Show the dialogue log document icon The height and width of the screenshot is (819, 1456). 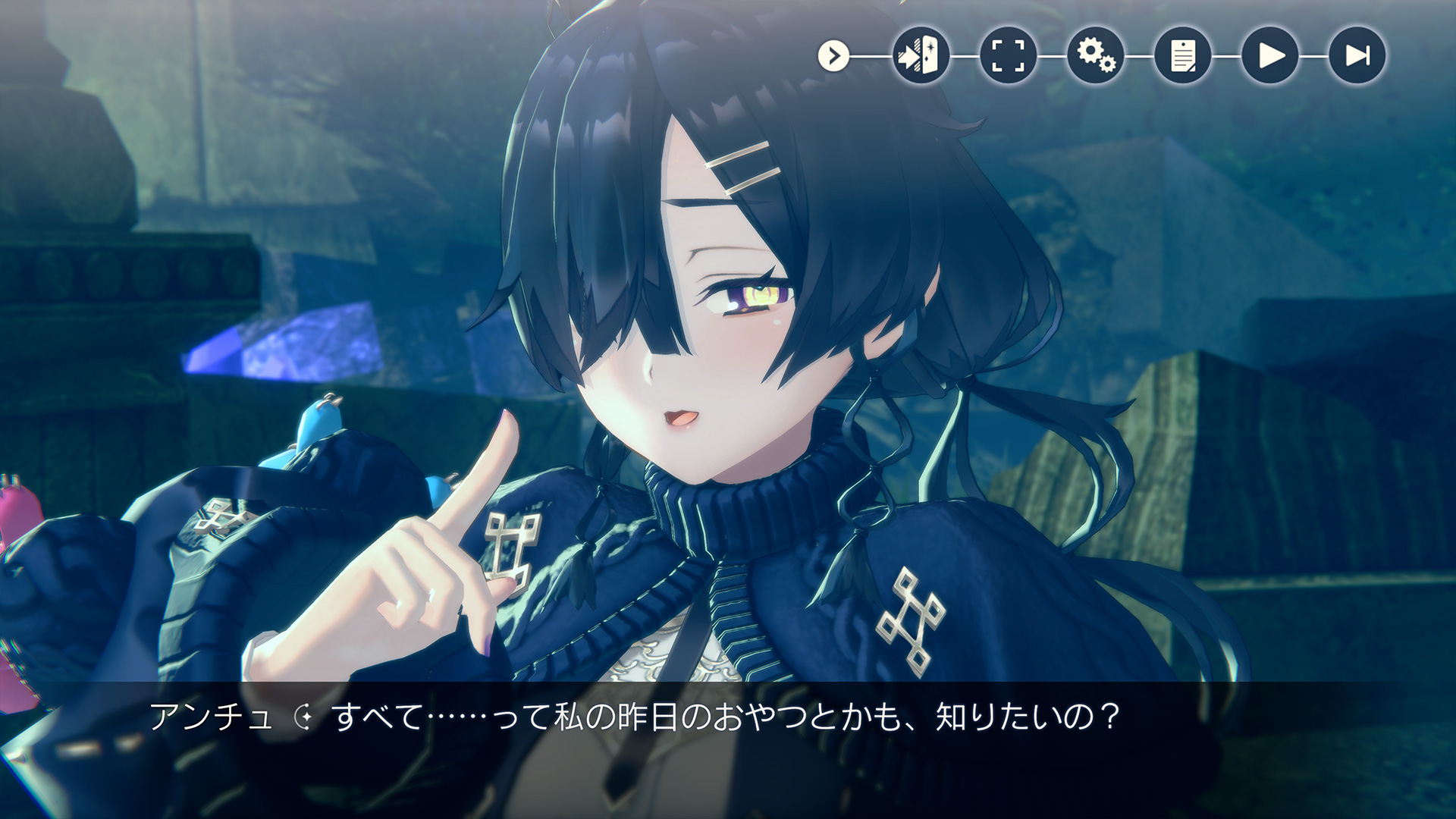[1183, 55]
